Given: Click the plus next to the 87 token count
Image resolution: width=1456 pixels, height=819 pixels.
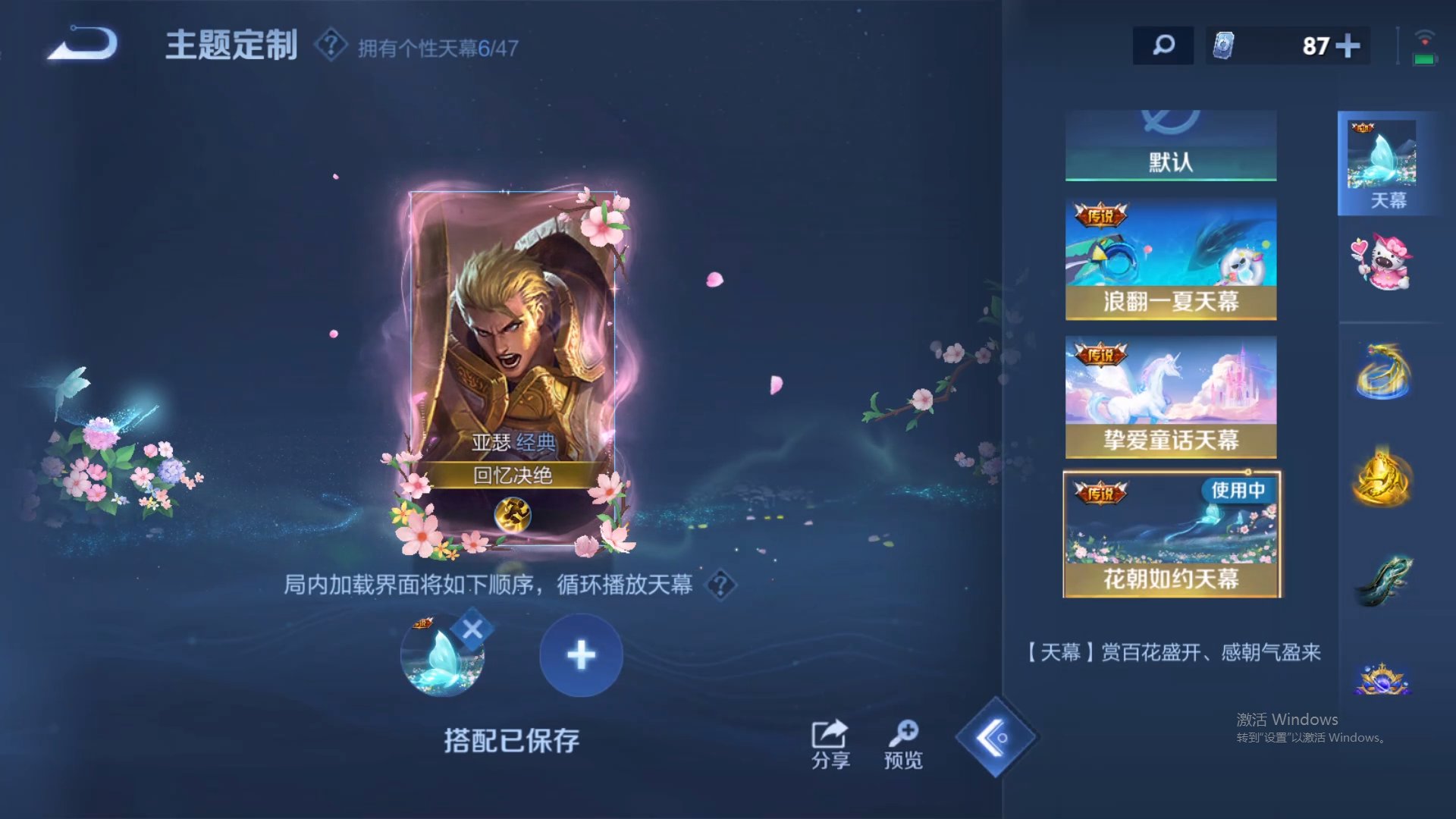Looking at the screenshot, I should click(1349, 46).
